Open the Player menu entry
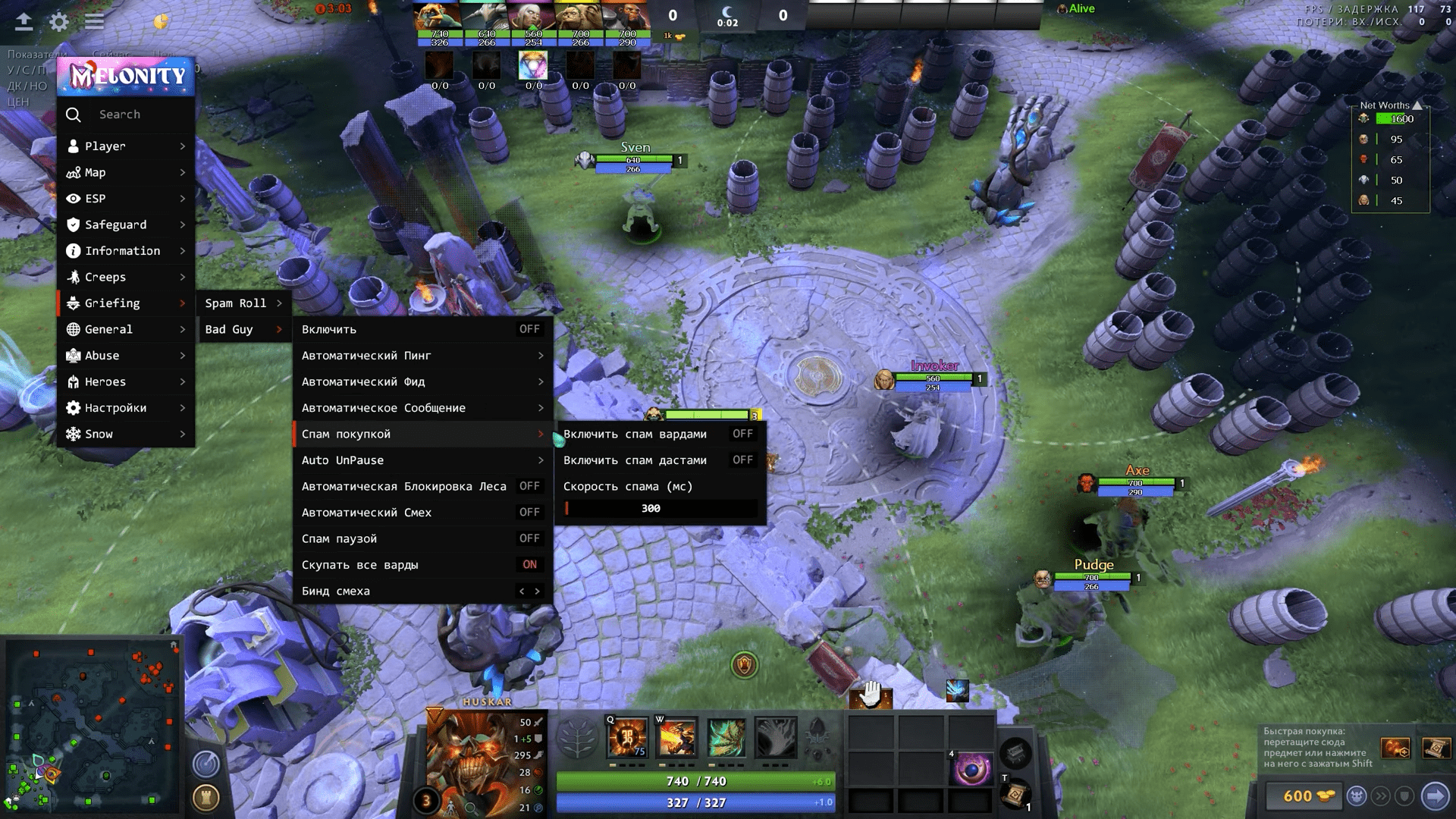The height and width of the screenshot is (819, 1456). point(125,146)
